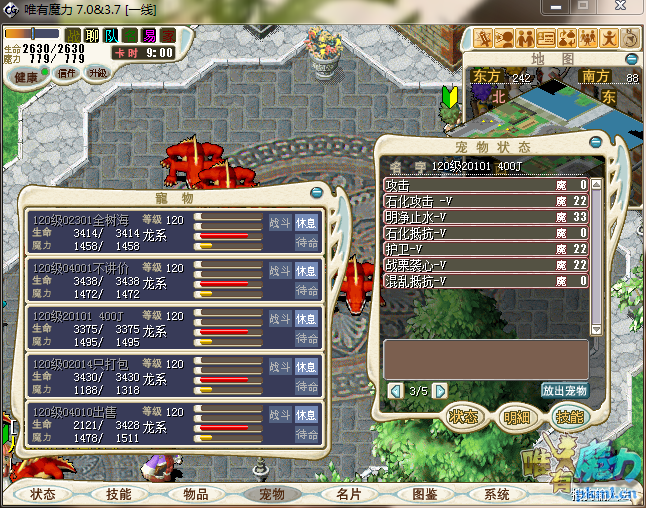Open the 名片 (Name card) bottom menu
The width and height of the screenshot is (646, 508).
pos(349,494)
